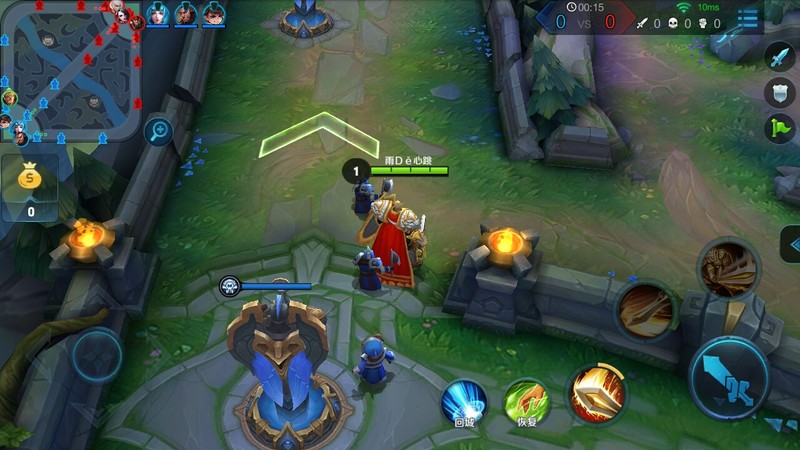
Task: Trigger the armored warrior ultimate skill
Action: tap(727, 266)
